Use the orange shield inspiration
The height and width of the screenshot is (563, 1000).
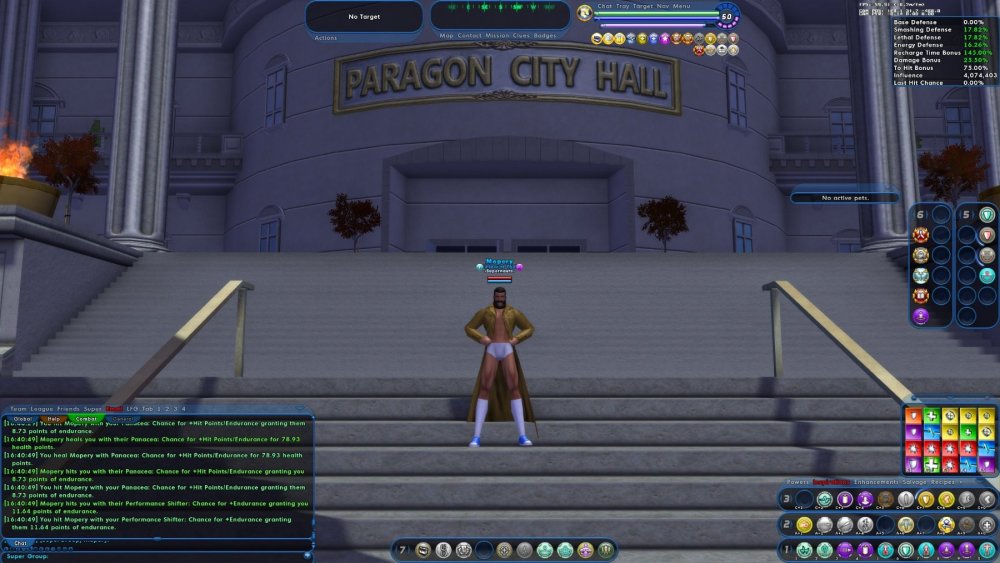(x=913, y=415)
